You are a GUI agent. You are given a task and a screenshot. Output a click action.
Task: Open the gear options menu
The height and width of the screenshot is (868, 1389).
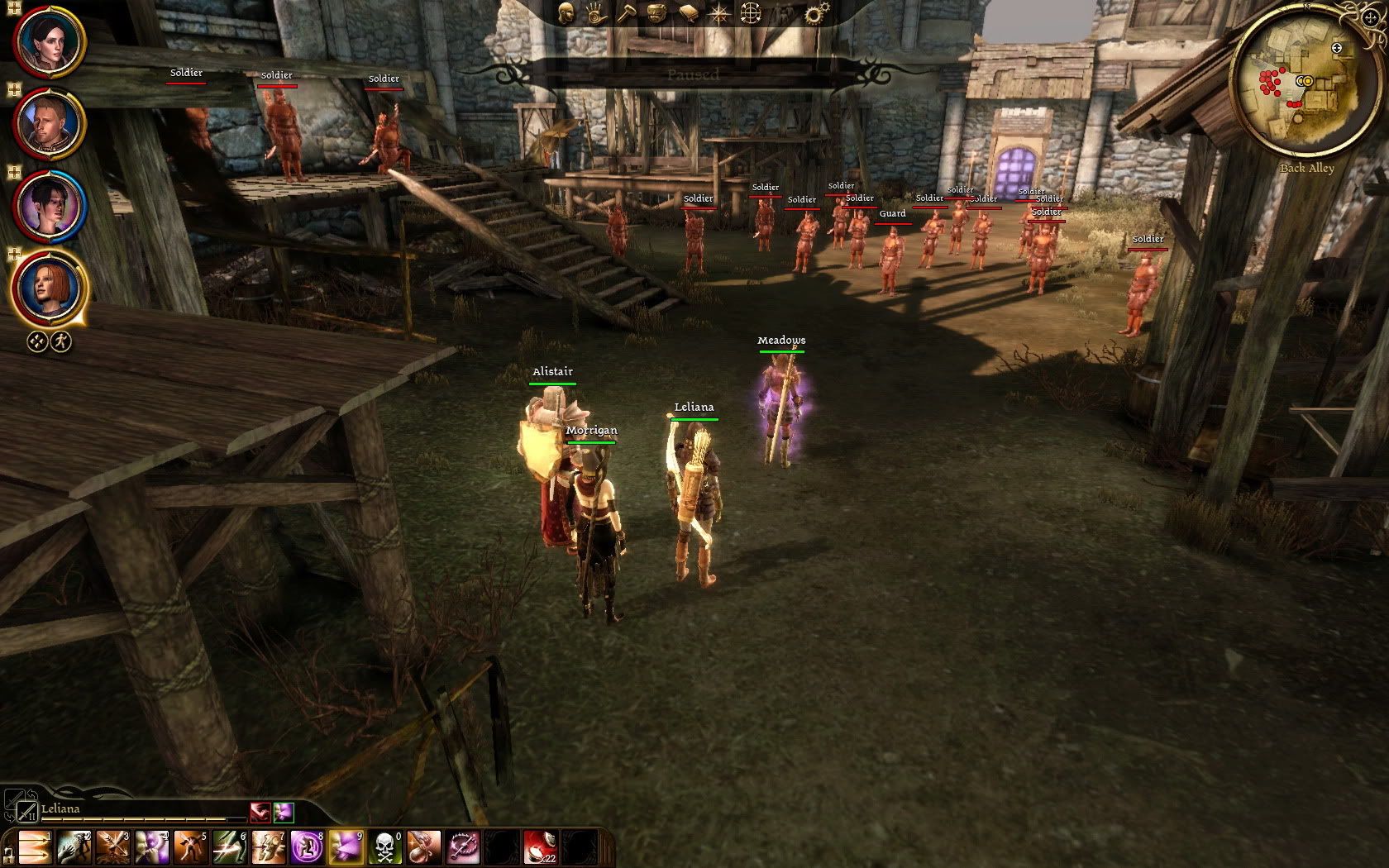click(815, 13)
